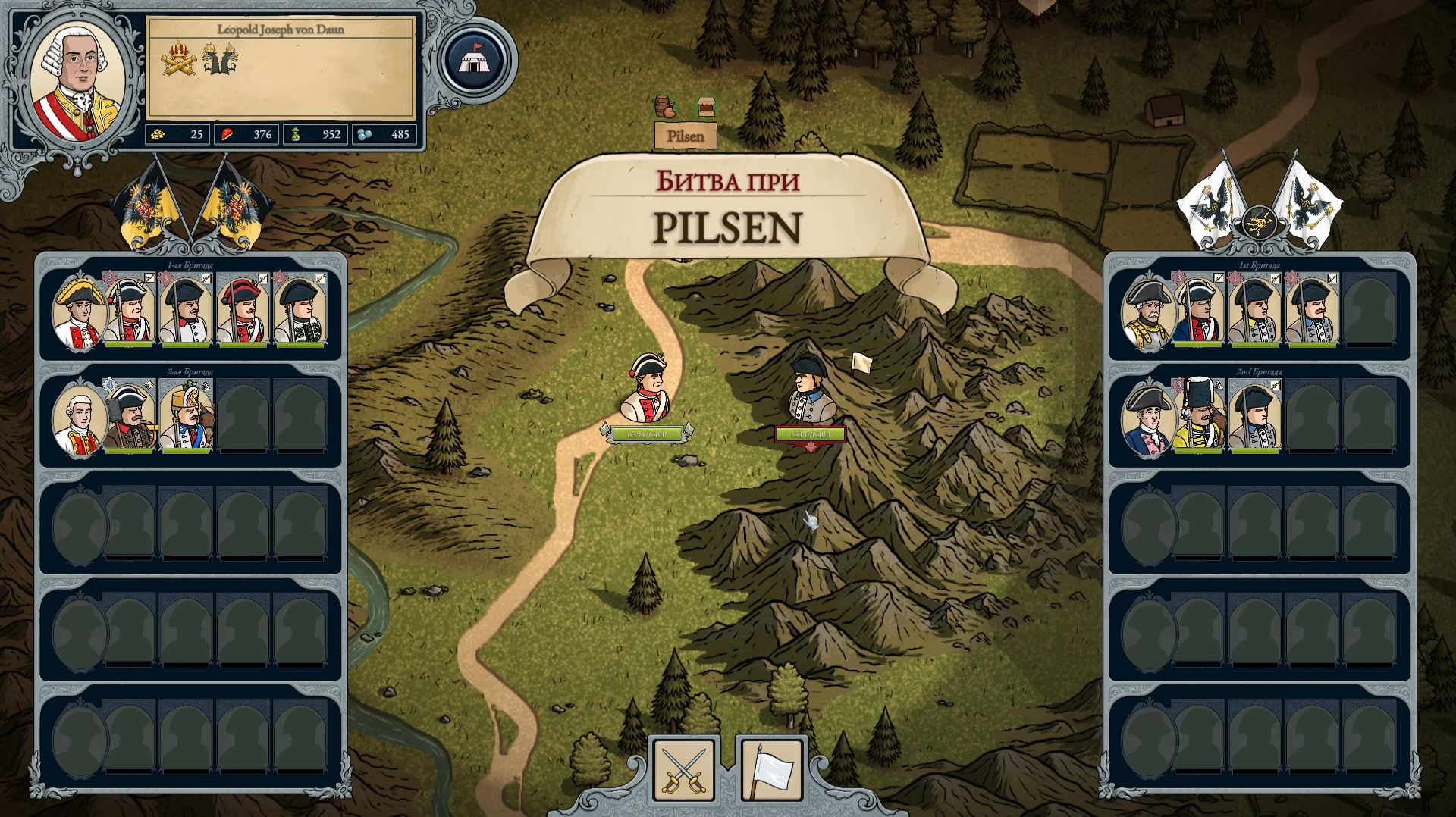Inspect enemy soldier in blue coat, red vest
This screenshot has height=817, width=1456.
click(x=1199, y=311)
